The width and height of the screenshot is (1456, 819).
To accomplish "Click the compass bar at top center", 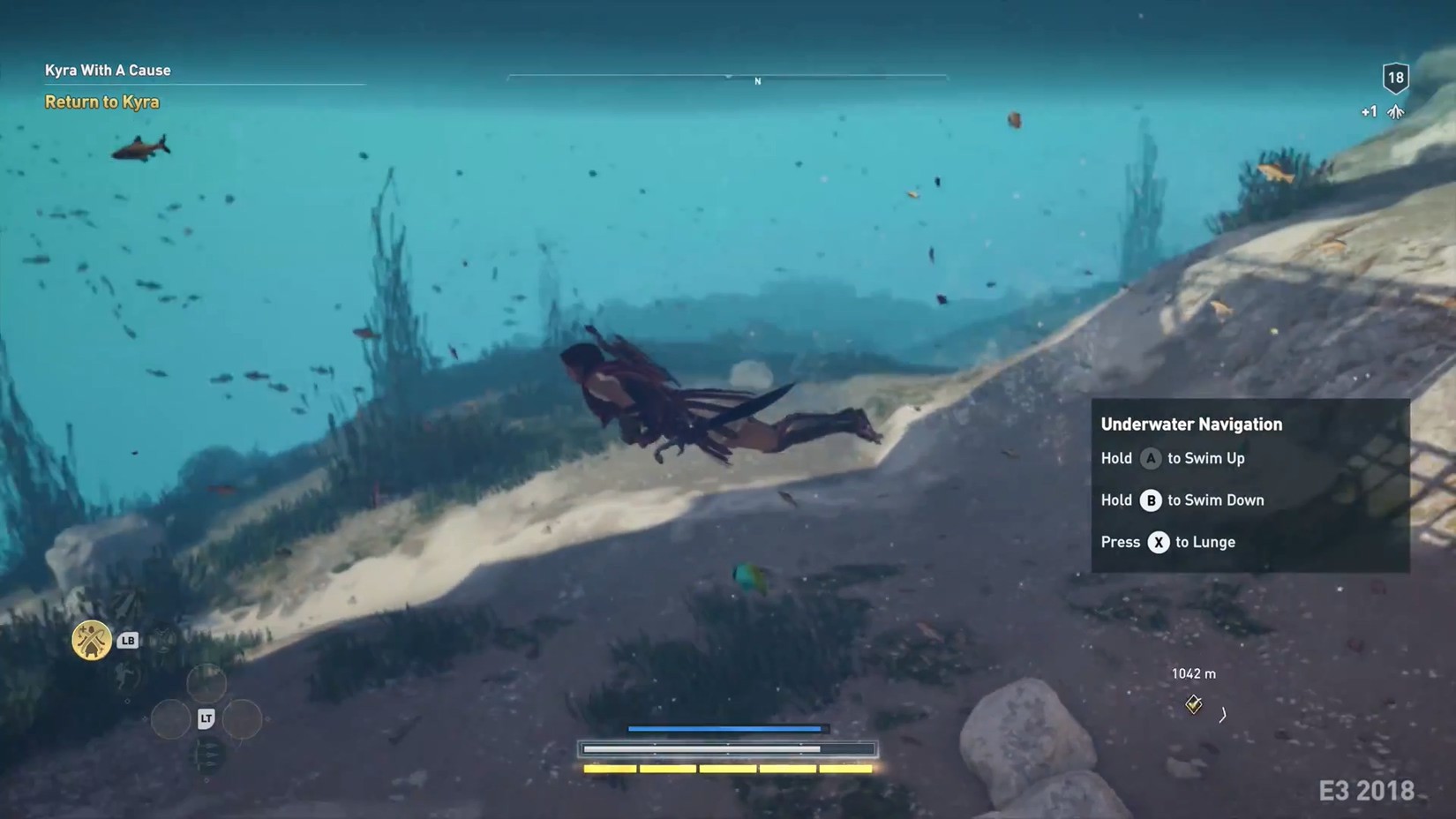I will coord(727,79).
